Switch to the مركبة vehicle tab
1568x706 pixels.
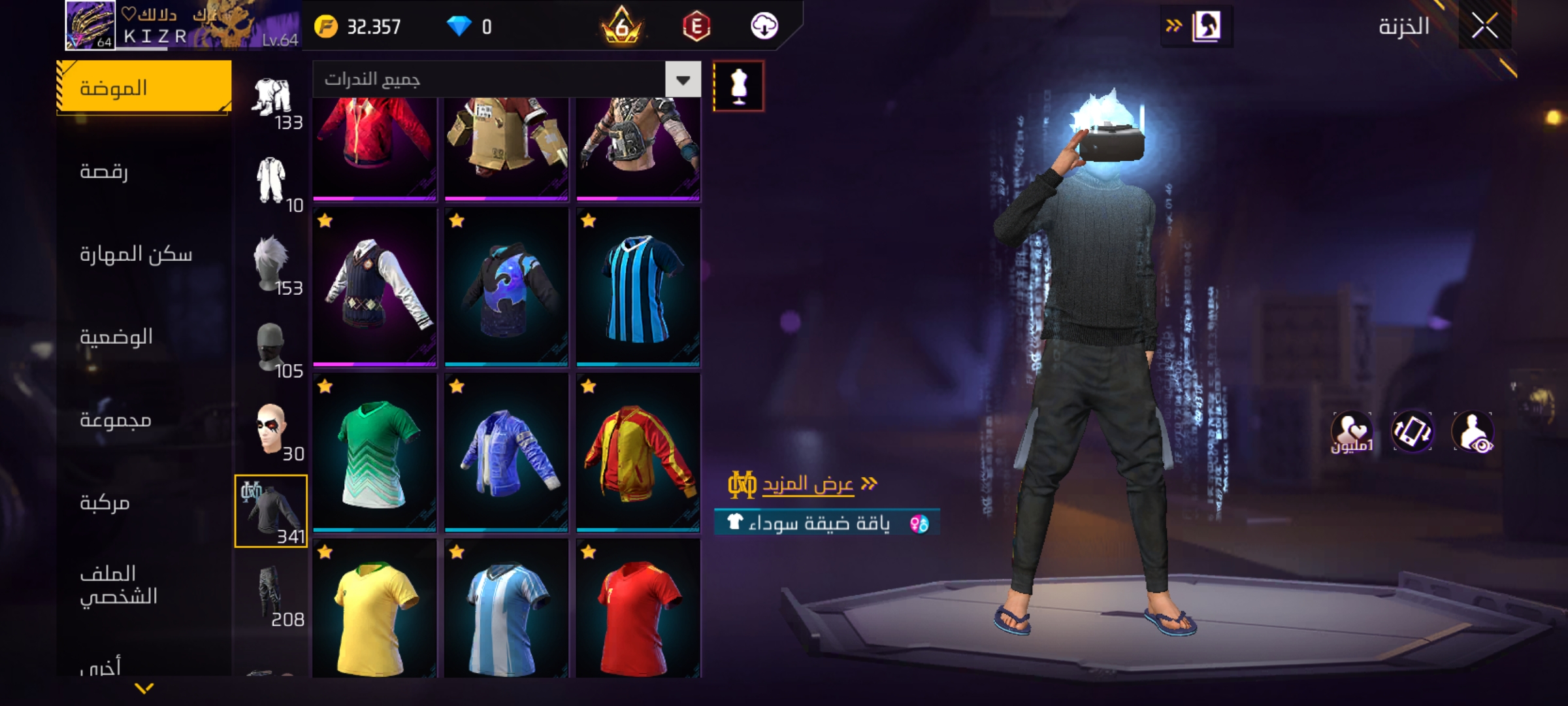coord(105,503)
